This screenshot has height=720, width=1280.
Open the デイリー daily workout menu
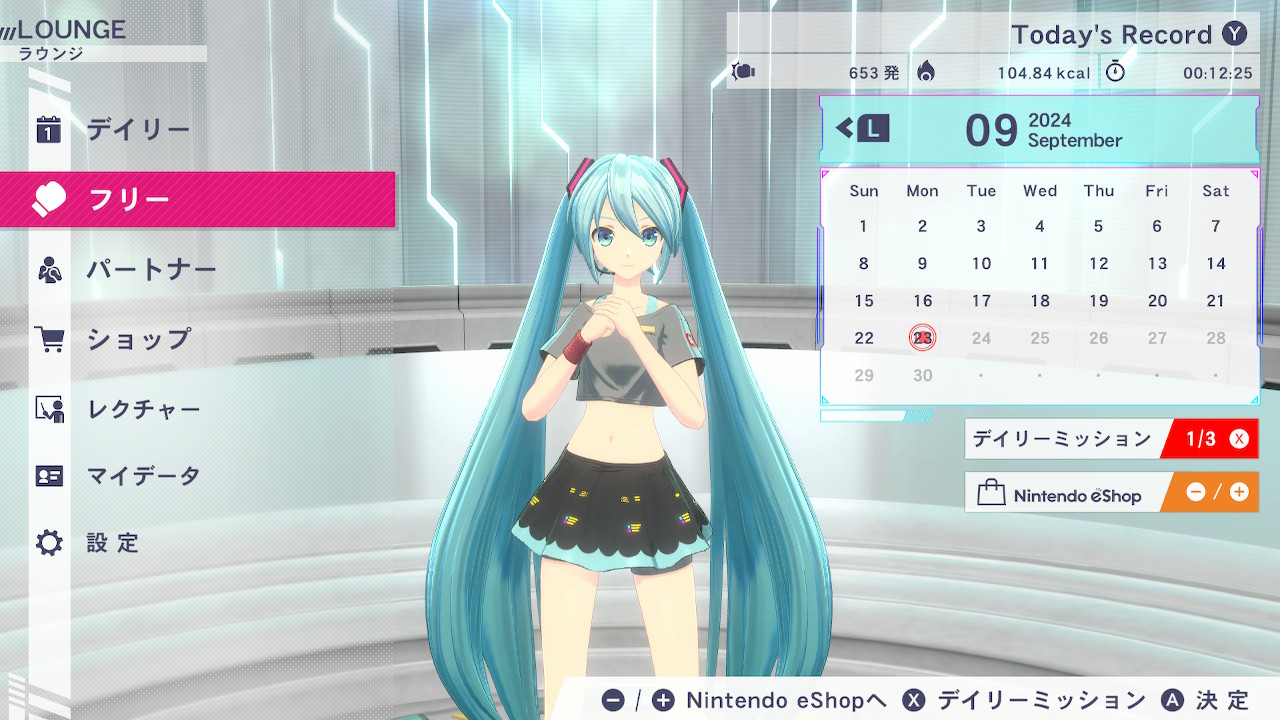coord(138,130)
